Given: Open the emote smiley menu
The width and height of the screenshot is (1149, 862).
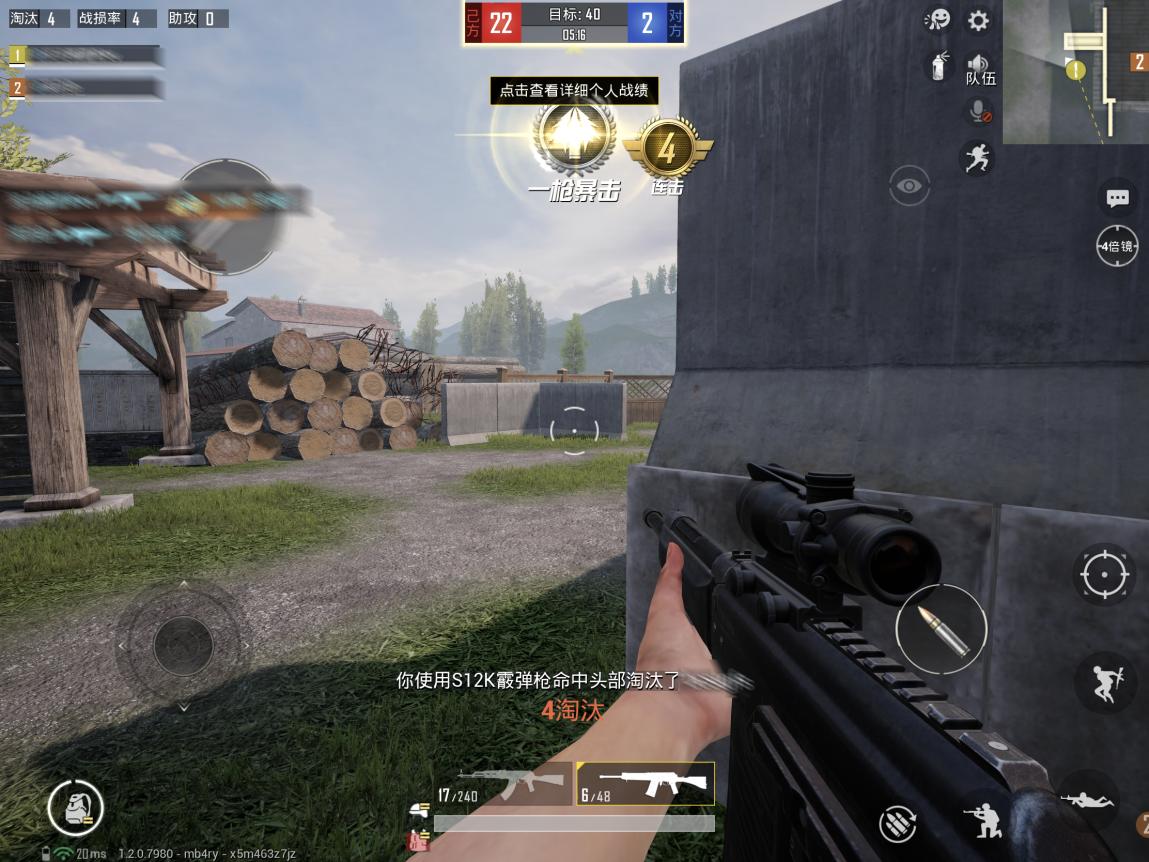Looking at the screenshot, I should 938,21.
